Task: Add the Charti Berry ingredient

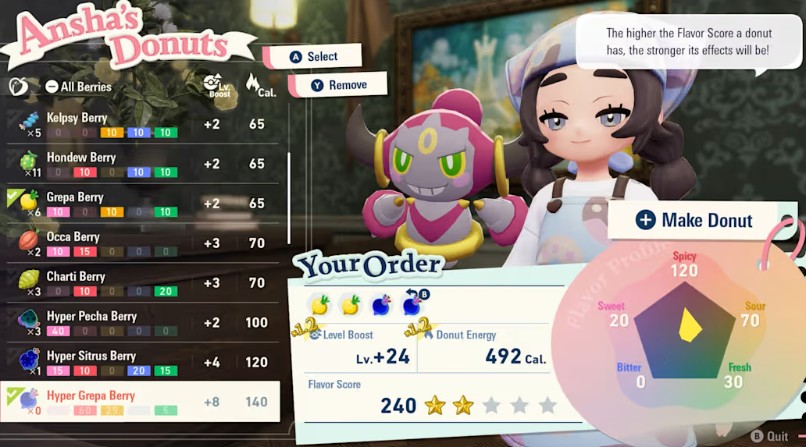Action: (140, 283)
